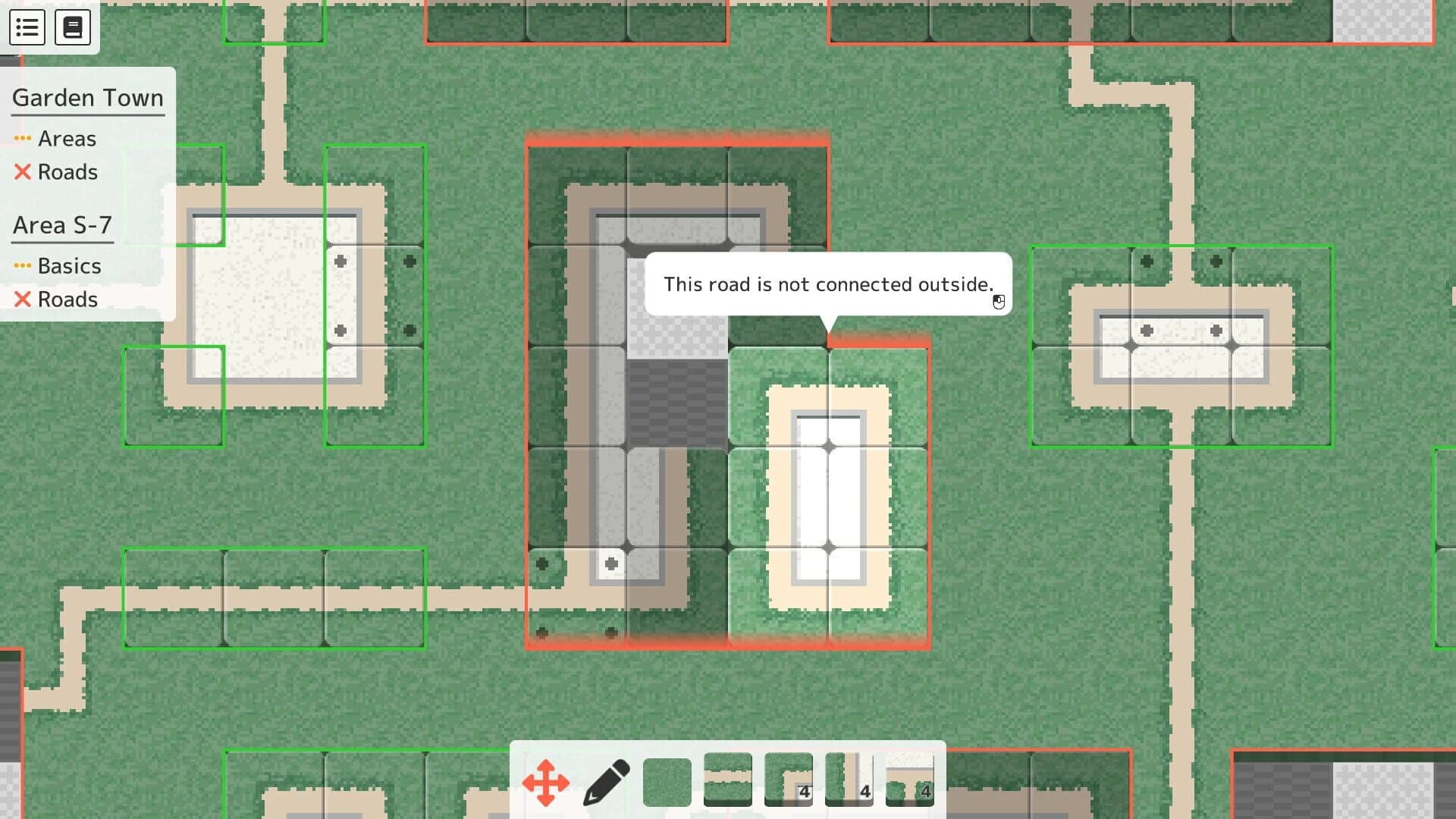This screenshot has height=819, width=1456.
Task: Select the Garden Town section heading
Action: (87, 98)
